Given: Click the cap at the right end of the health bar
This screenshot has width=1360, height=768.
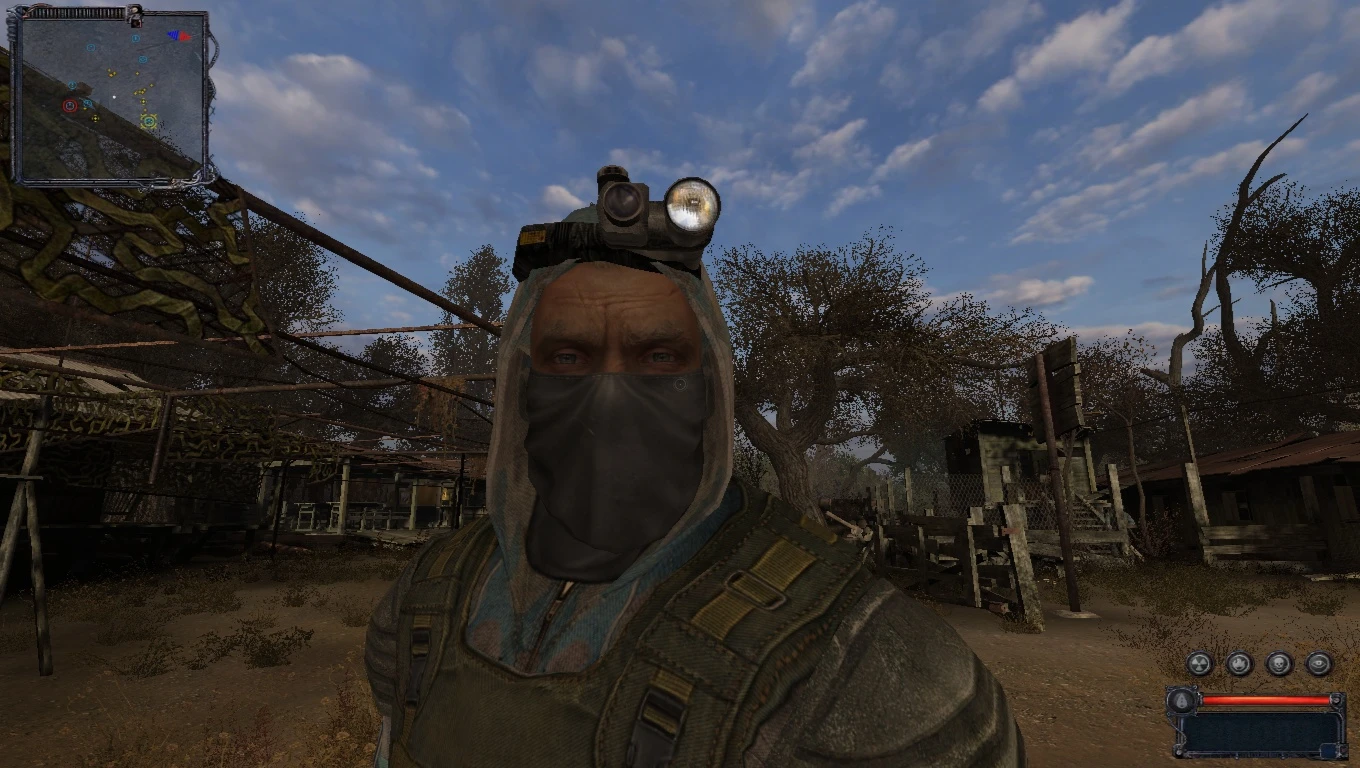Looking at the screenshot, I should (1337, 700).
